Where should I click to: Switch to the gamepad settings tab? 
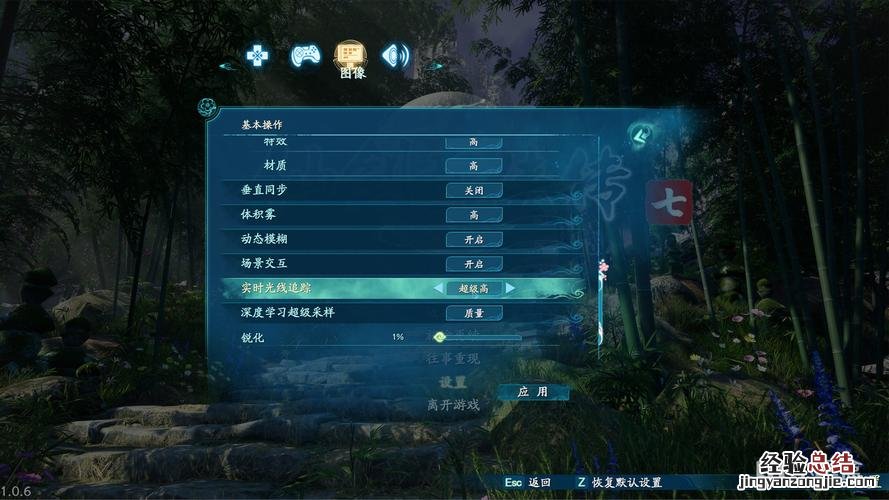(x=304, y=56)
